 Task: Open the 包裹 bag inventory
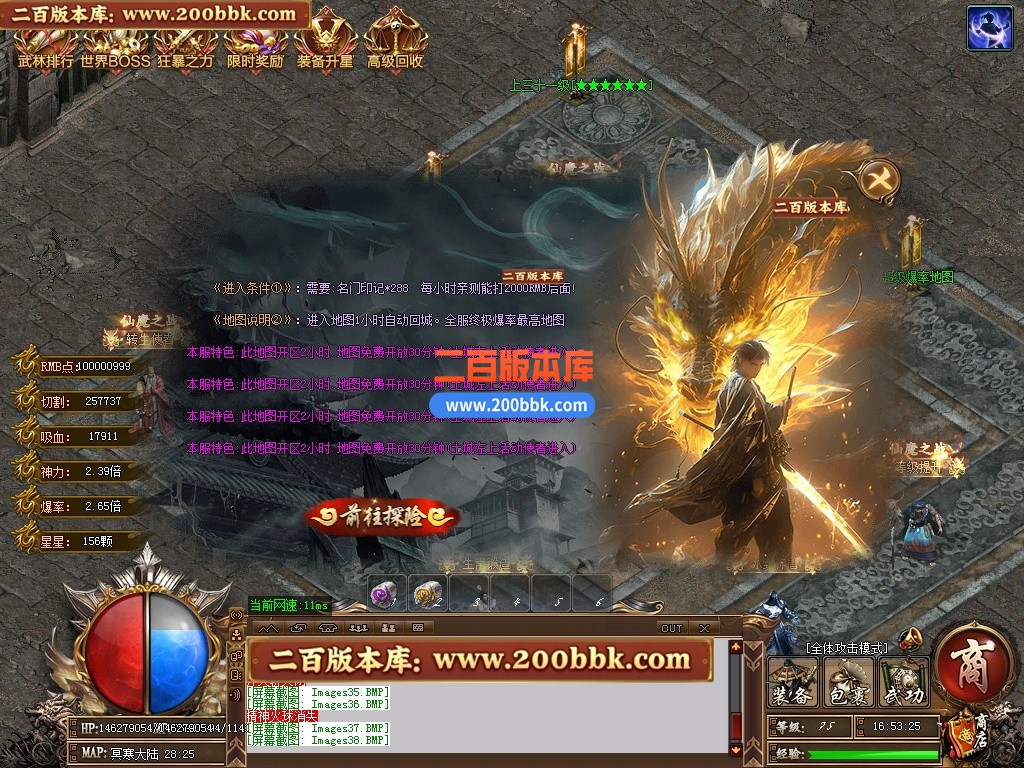(848, 682)
